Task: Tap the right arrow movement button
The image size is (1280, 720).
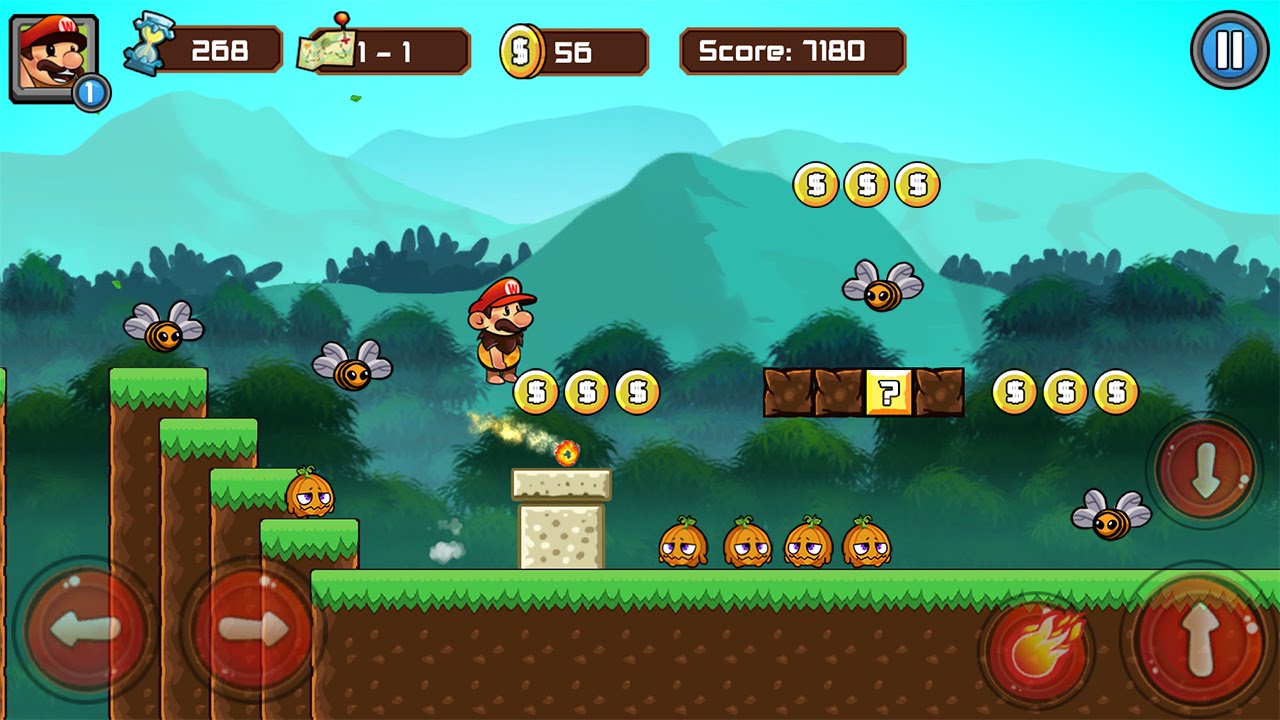Action: coord(253,630)
